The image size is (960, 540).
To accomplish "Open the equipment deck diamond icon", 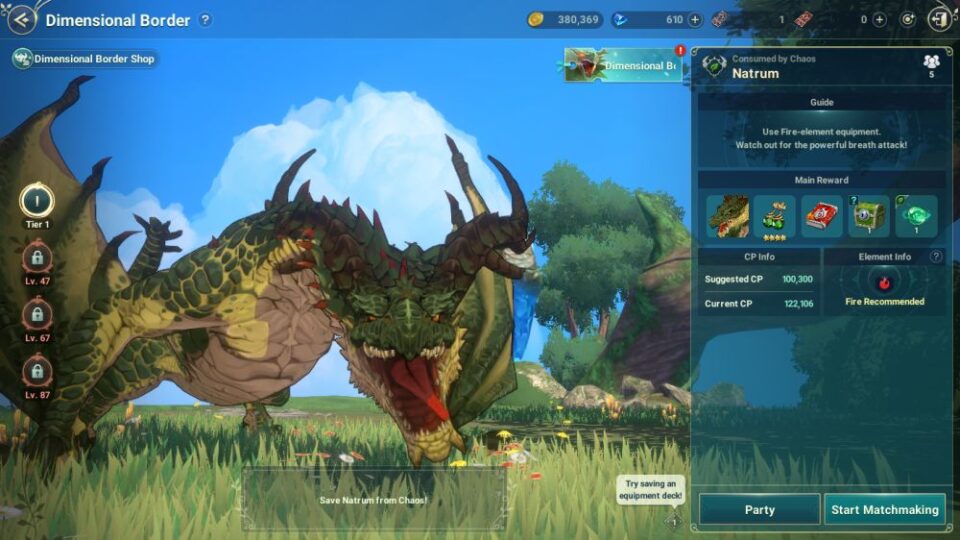I will [673, 521].
